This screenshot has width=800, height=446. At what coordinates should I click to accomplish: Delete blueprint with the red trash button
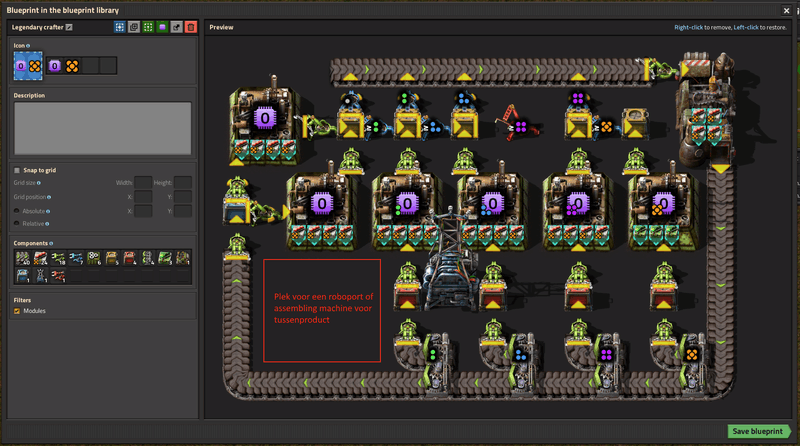click(x=191, y=27)
